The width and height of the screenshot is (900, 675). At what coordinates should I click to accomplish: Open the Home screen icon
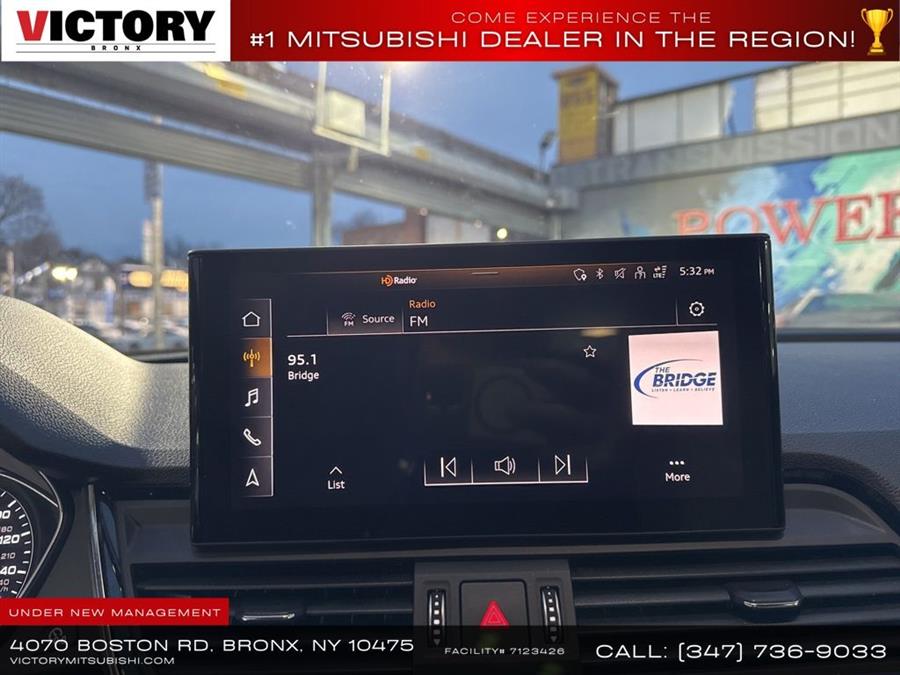click(251, 319)
